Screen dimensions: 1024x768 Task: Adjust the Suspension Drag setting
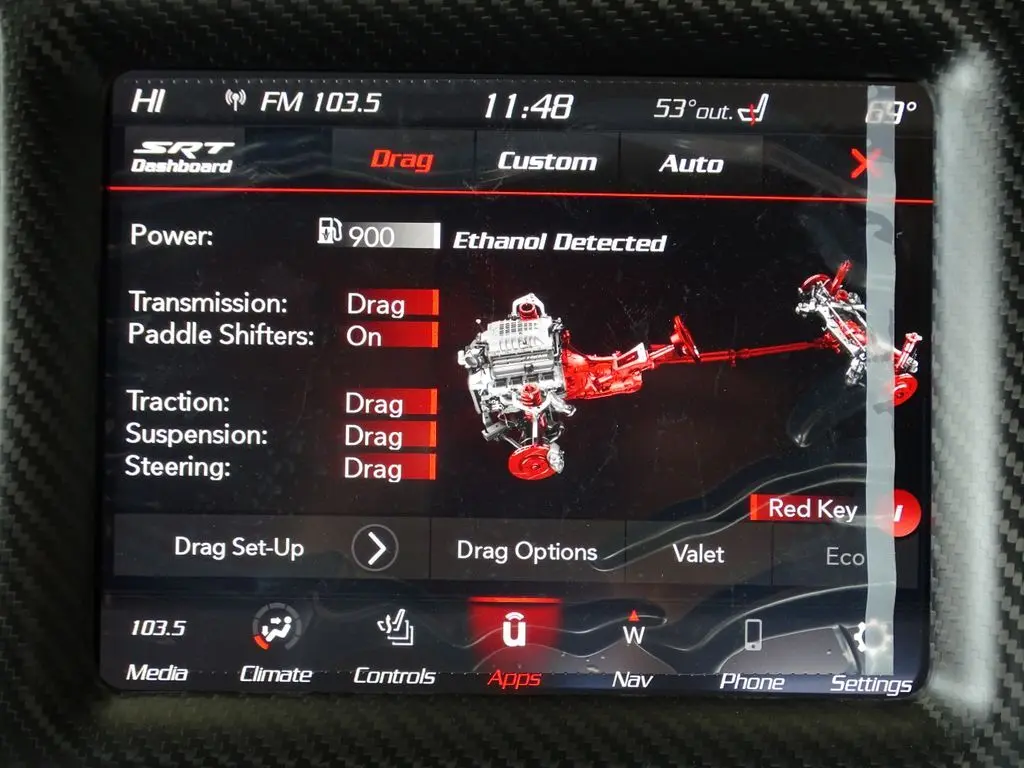[389, 436]
